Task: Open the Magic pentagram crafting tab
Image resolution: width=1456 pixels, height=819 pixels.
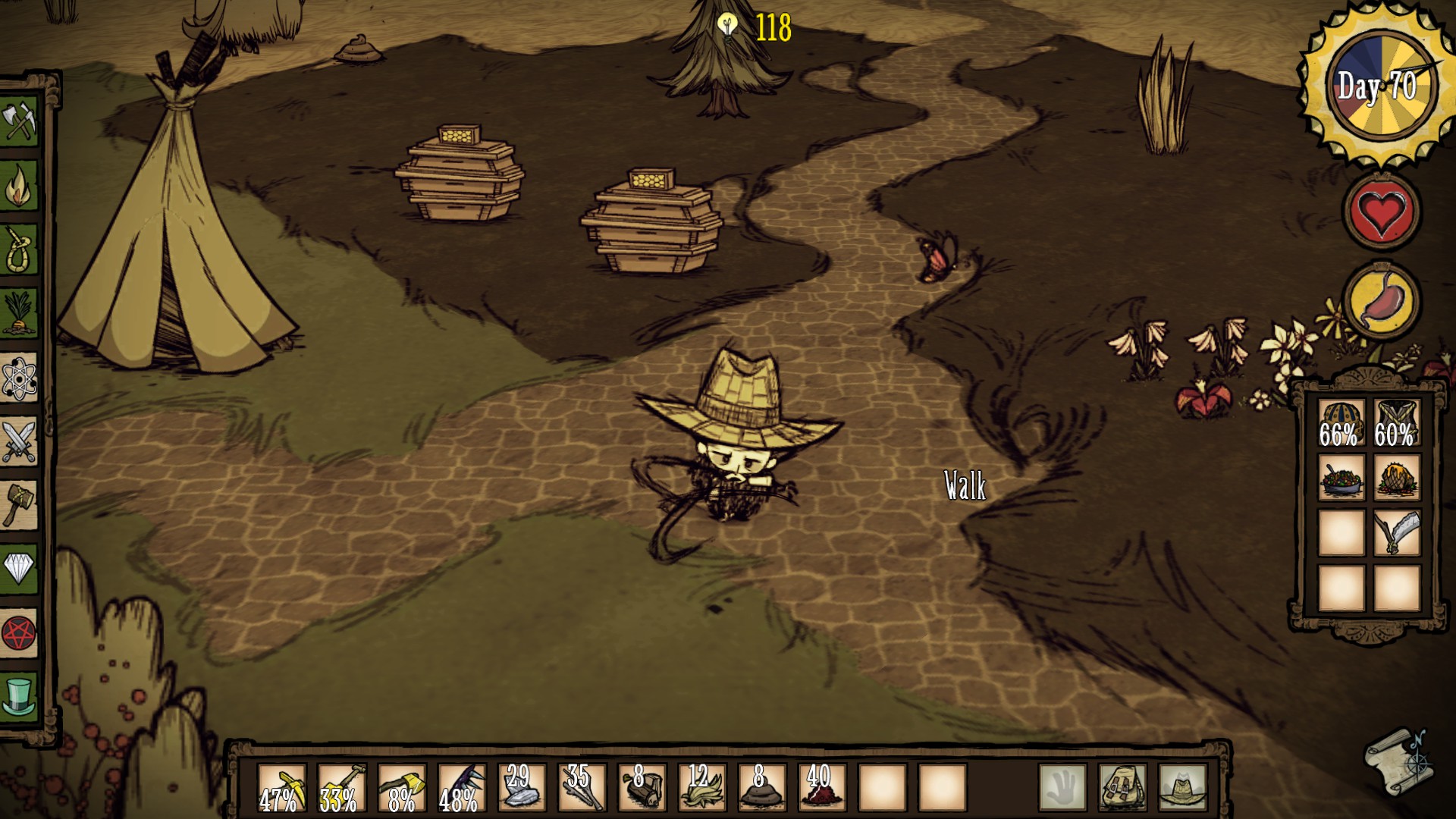Action: coord(19,632)
